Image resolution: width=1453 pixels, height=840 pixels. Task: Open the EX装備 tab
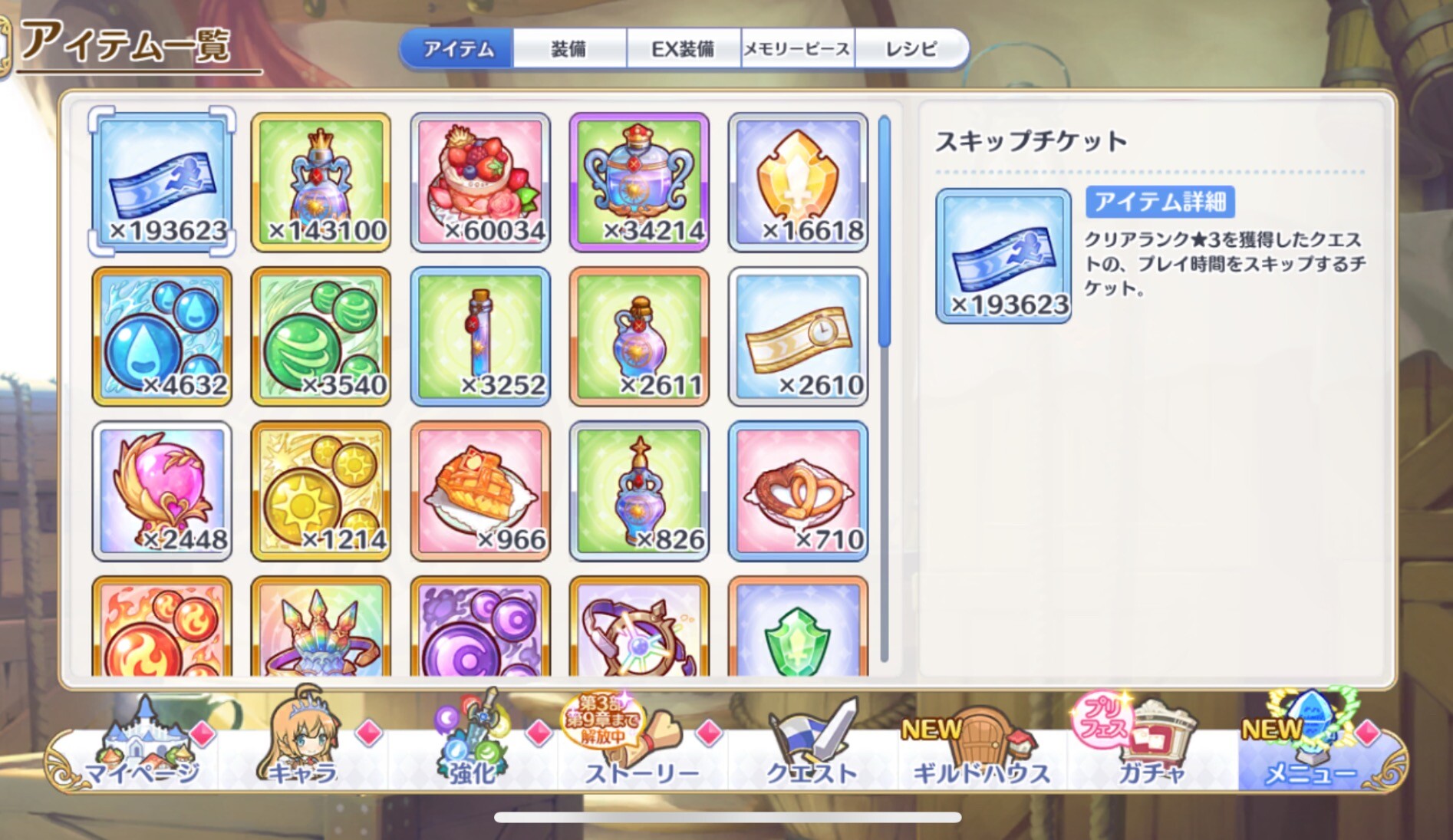click(683, 49)
